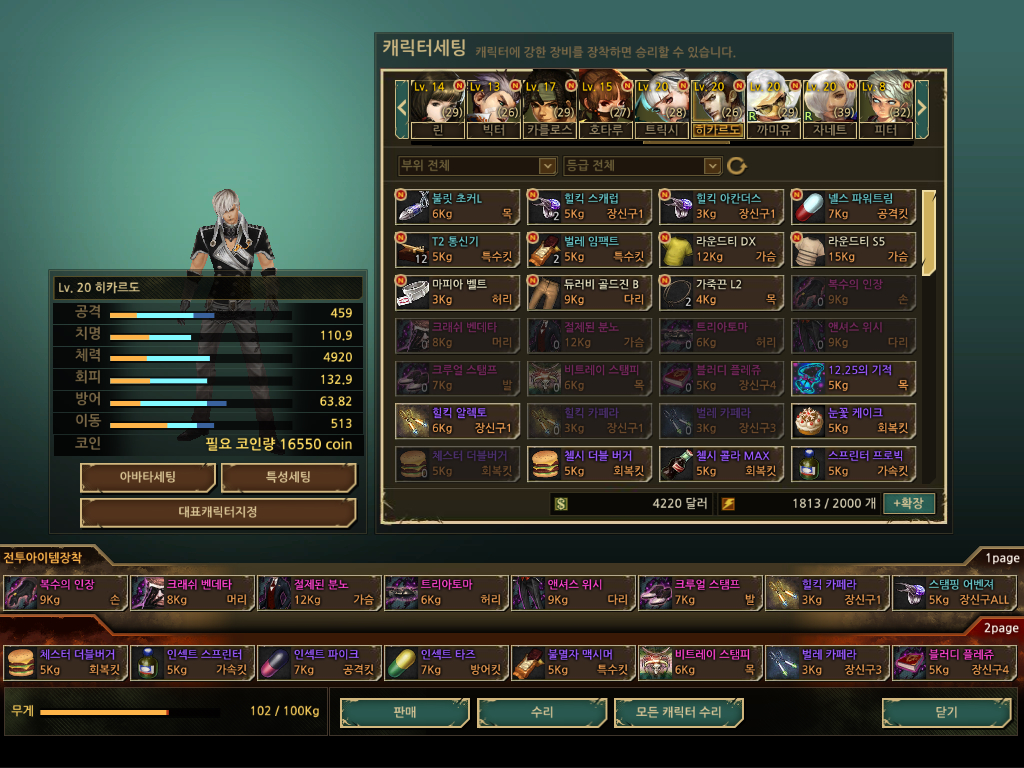This screenshot has height=768, width=1024.
Task: Refresh the item filter list
Action: point(737,165)
